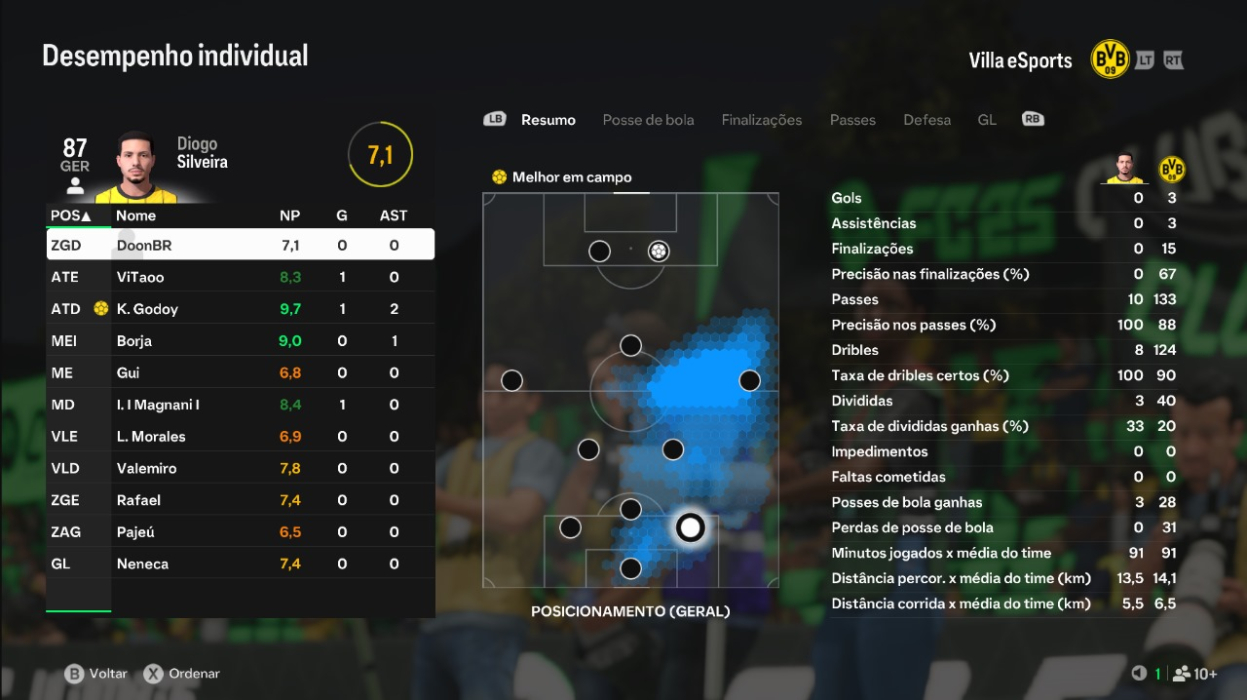1247x700 pixels.
Task: Sort list by POS column header
Action: (x=71, y=216)
